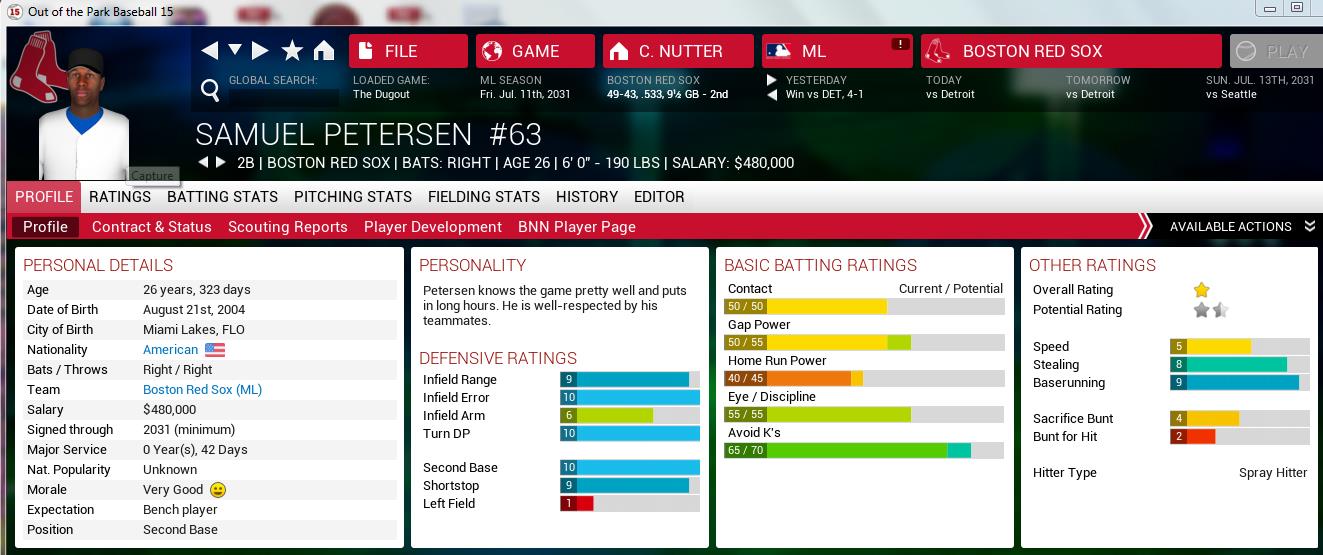Open the BNN Player Page

tap(577, 227)
